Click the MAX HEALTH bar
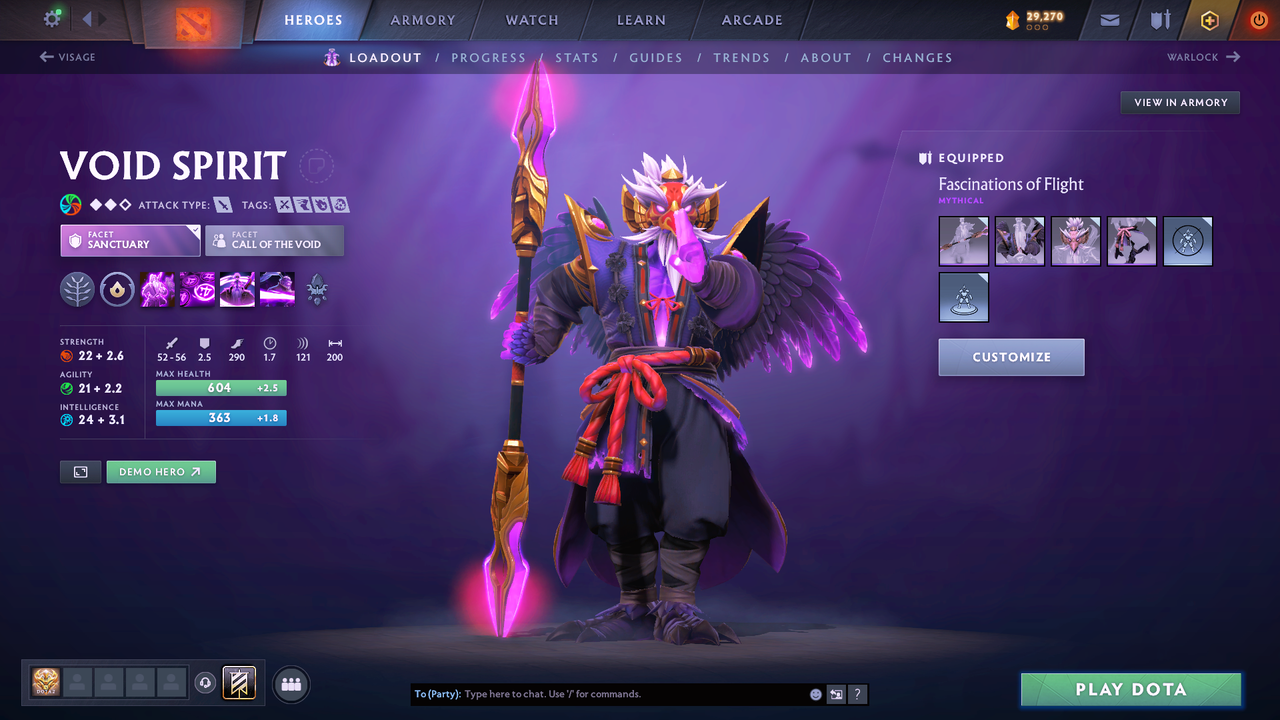The height and width of the screenshot is (720, 1280). (x=221, y=387)
